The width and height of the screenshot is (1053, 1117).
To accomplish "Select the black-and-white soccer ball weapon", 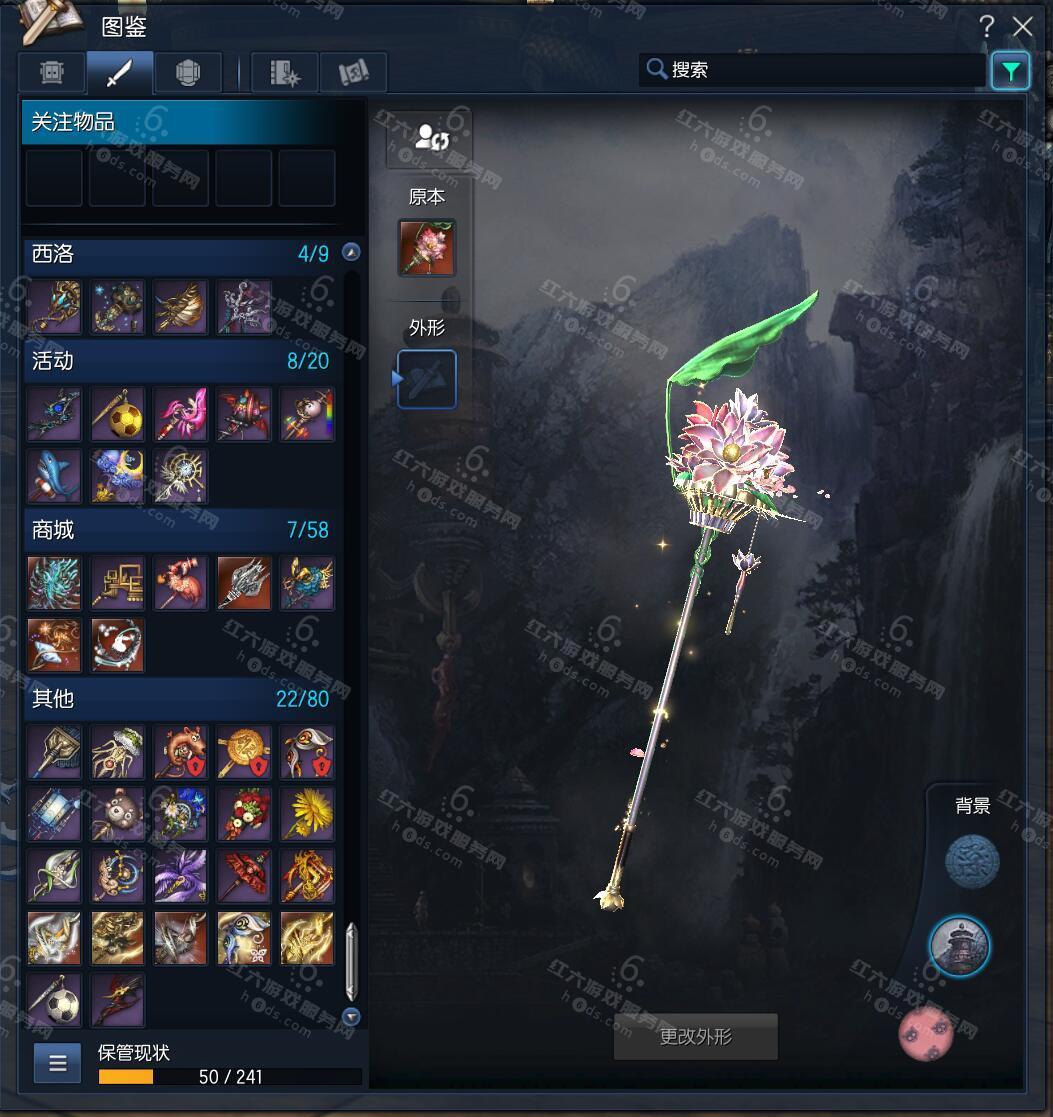I will (x=55, y=1000).
